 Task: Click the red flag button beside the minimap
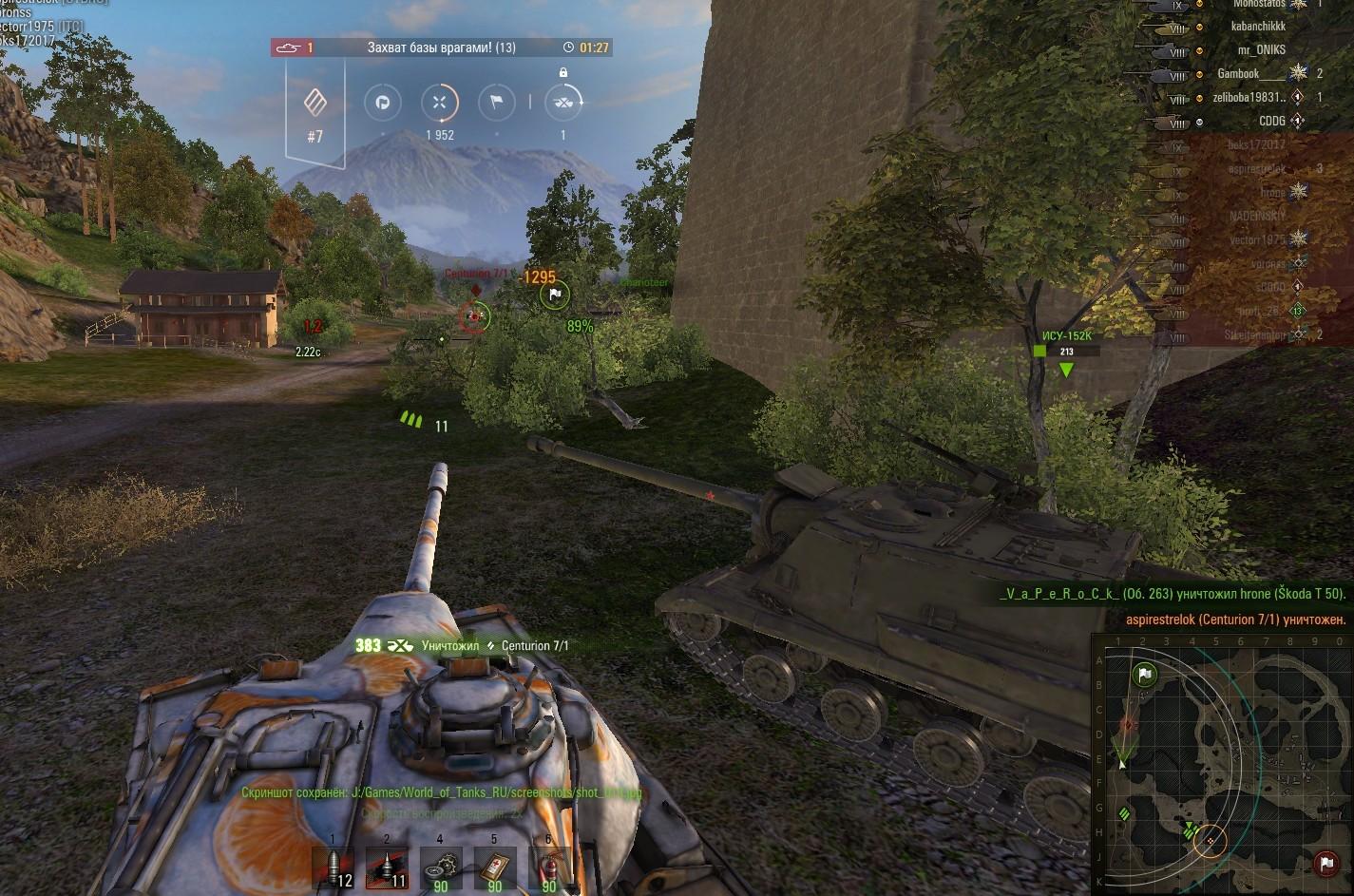coord(1325,865)
